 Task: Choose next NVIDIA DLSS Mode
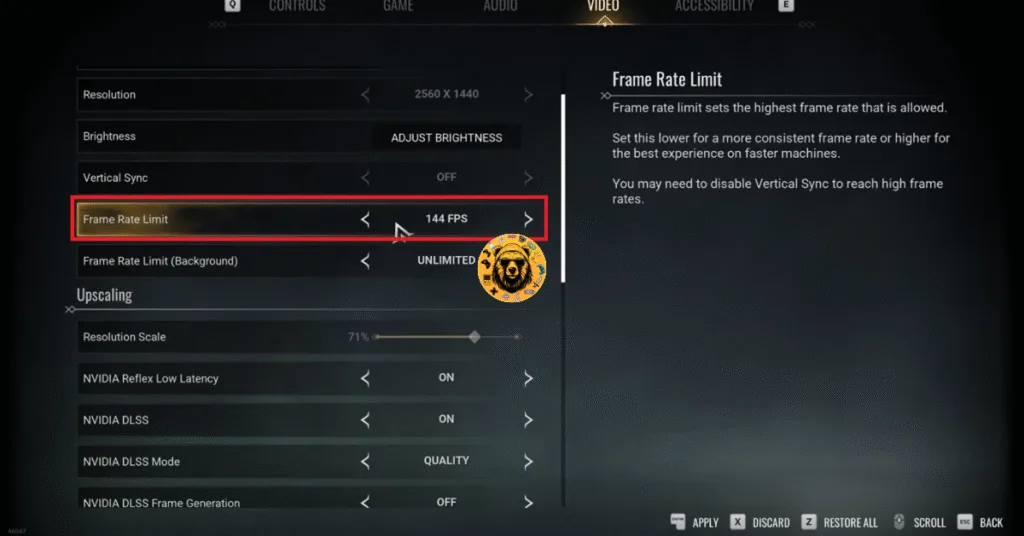coord(528,462)
